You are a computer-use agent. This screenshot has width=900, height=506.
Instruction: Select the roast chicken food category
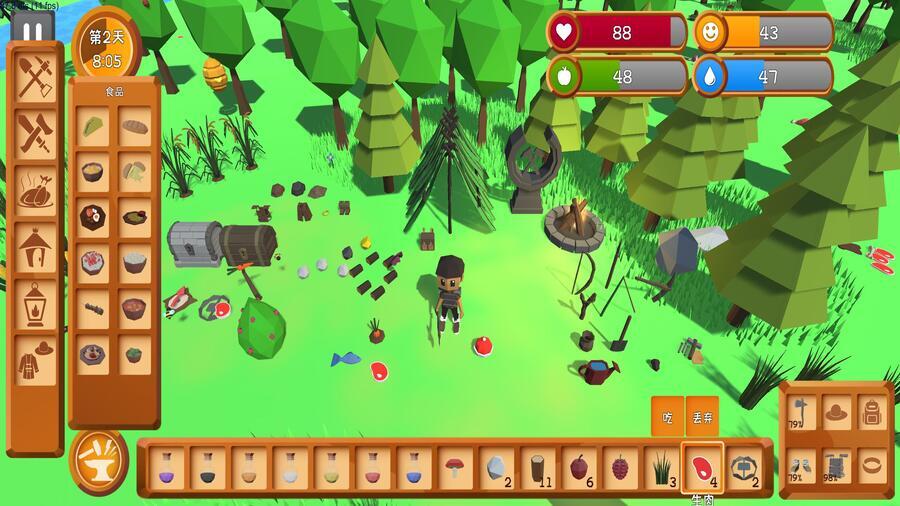(36, 187)
